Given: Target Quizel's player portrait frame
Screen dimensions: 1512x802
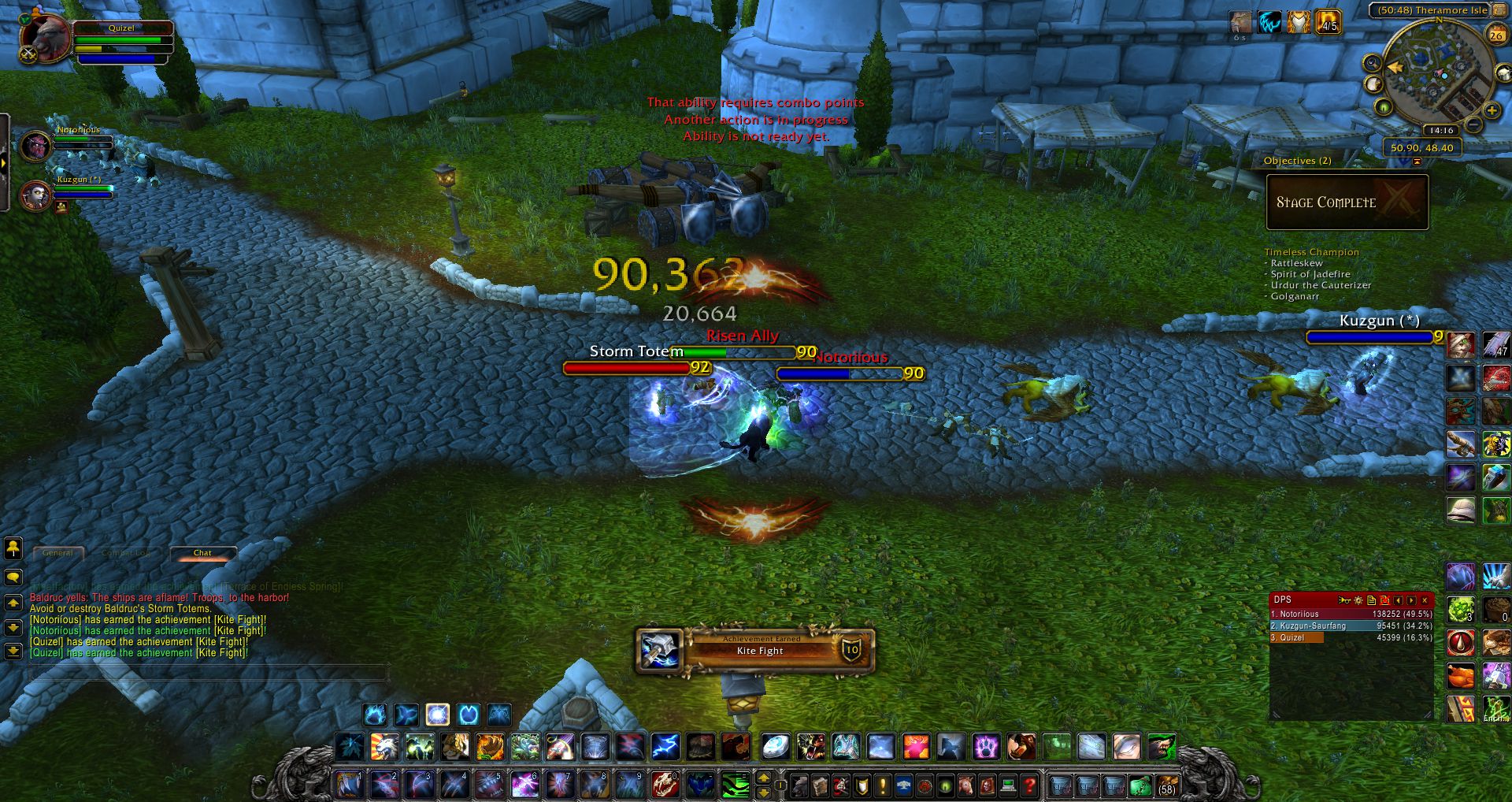Looking at the screenshot, I should pos(46,38).
